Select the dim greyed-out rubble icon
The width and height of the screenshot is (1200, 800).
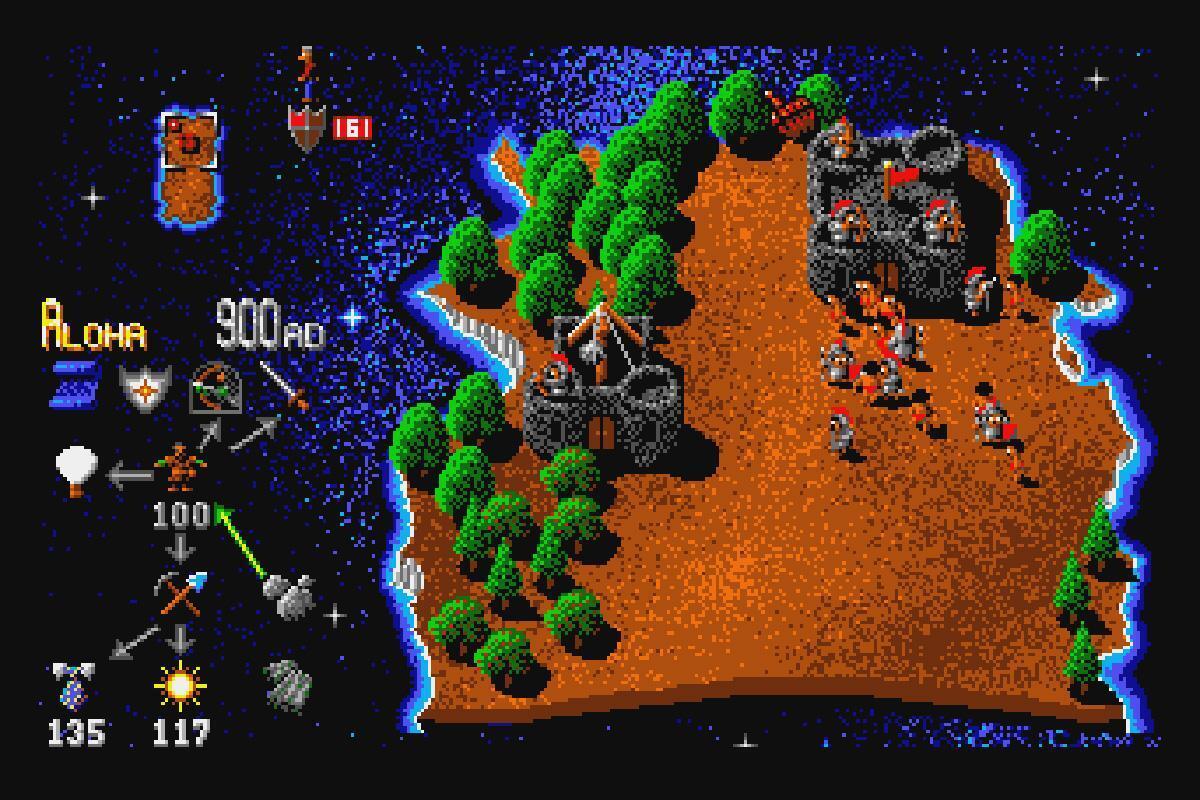tap(289, 686)
